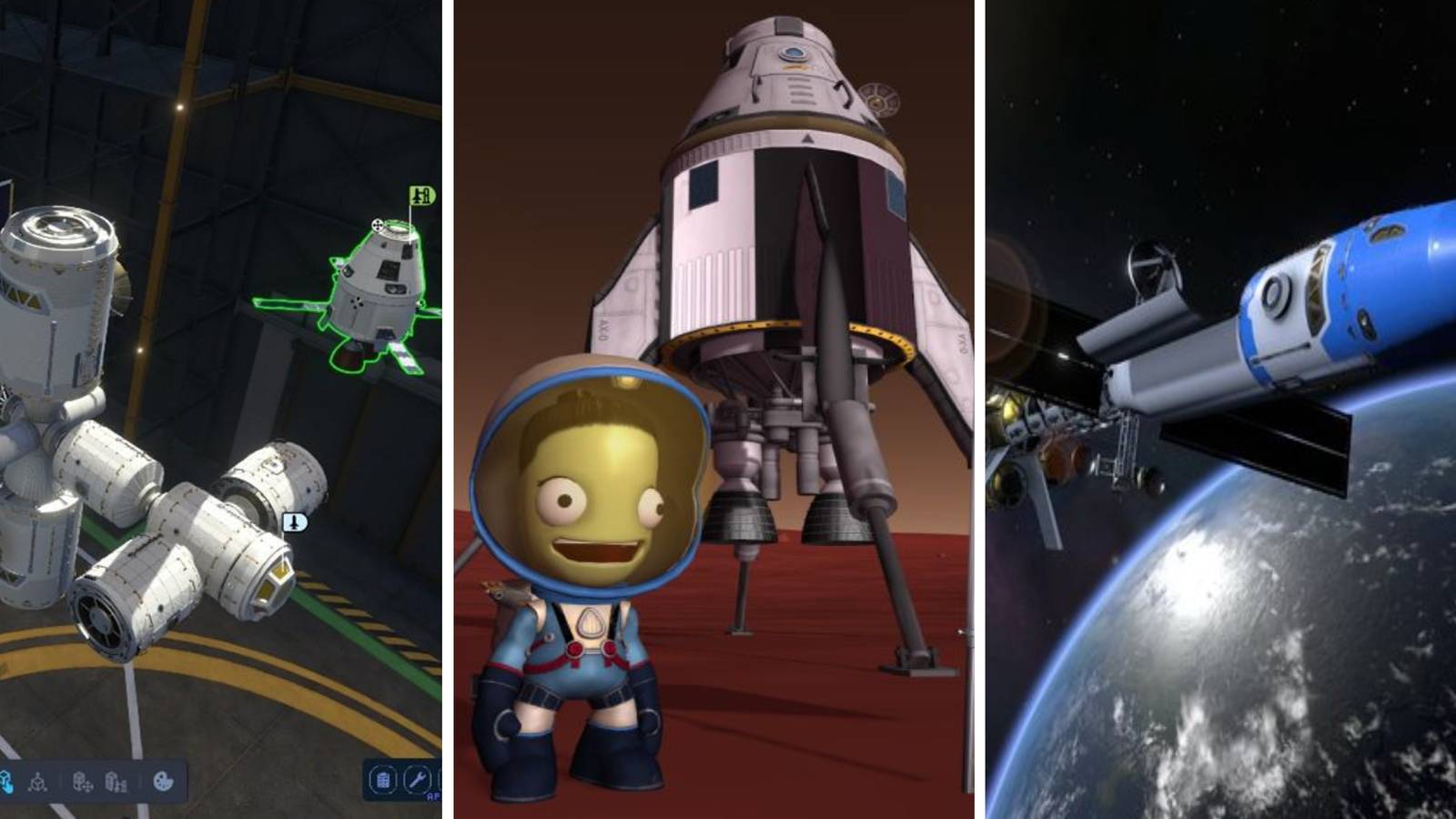Screen dimensions: 1456x819
Task: Toggle the rocket anchor badge on the docking port
Action: coord(295,521)
